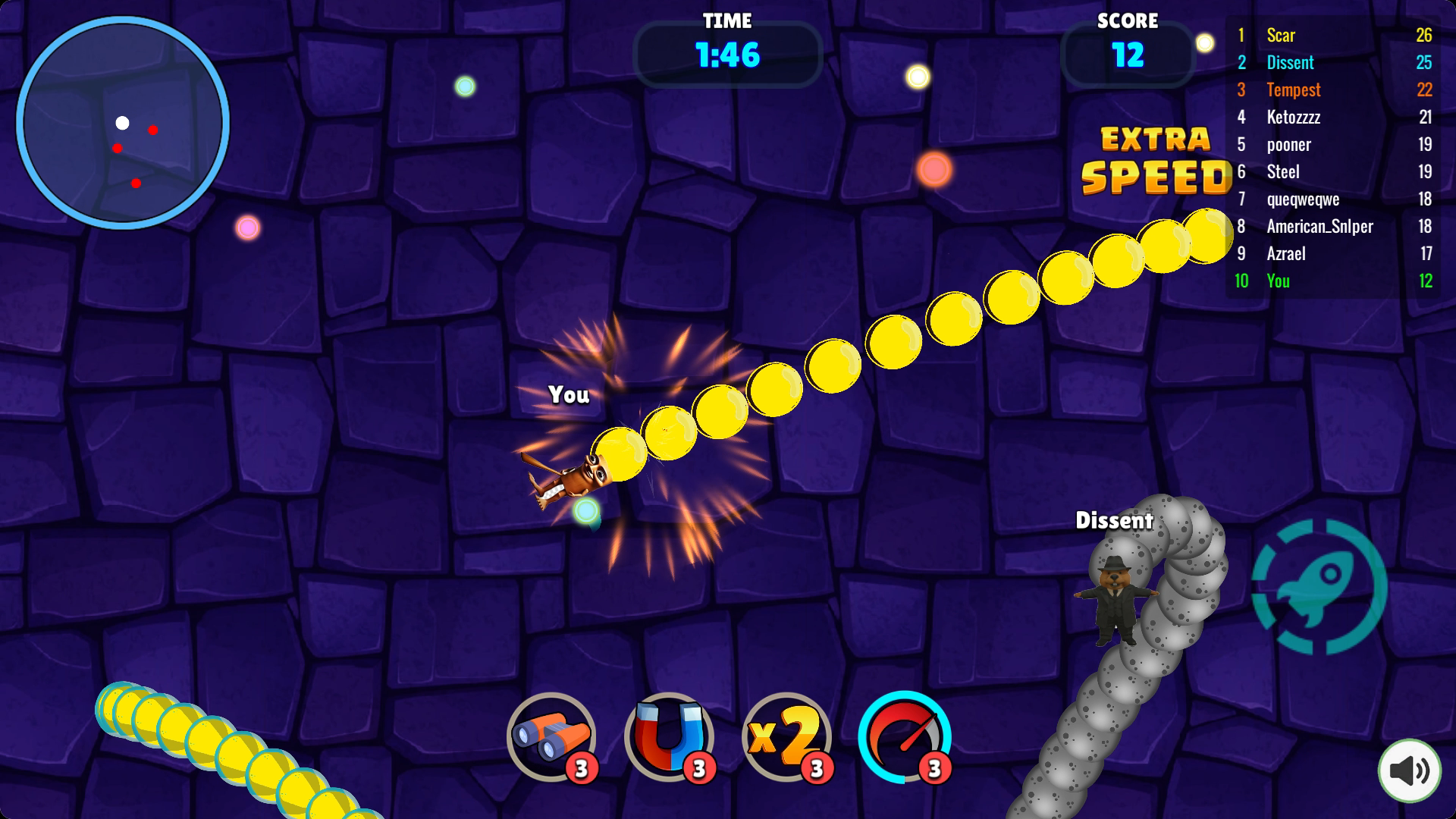Use the magnet power-up
Screen dimensions: 1456x819
pos(668,736)
